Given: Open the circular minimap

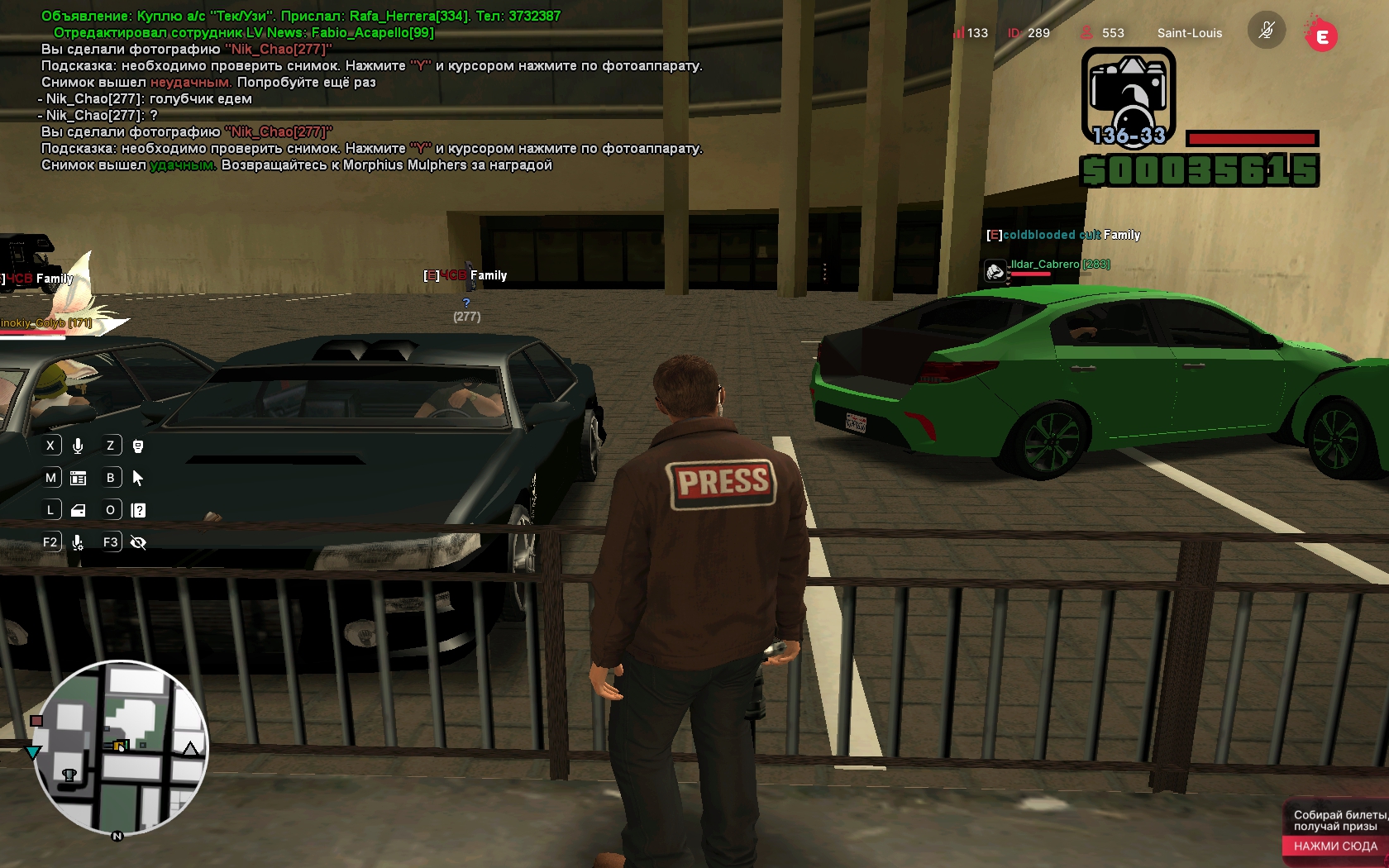Looking at the screenshot, I should click(x=121, y=746).
